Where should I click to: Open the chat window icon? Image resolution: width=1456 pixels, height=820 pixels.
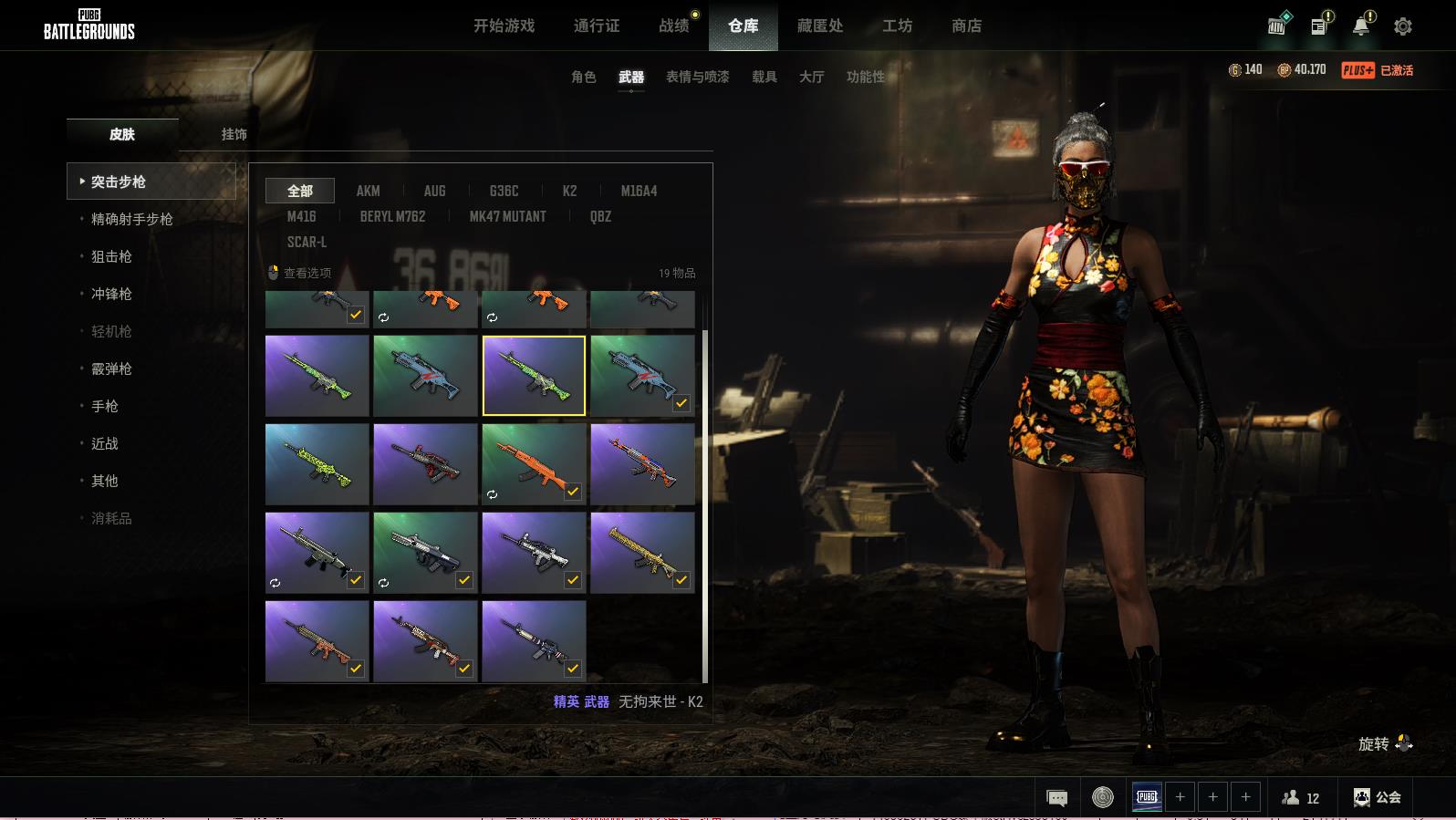pyautogui.click(x=1056, y=798)
